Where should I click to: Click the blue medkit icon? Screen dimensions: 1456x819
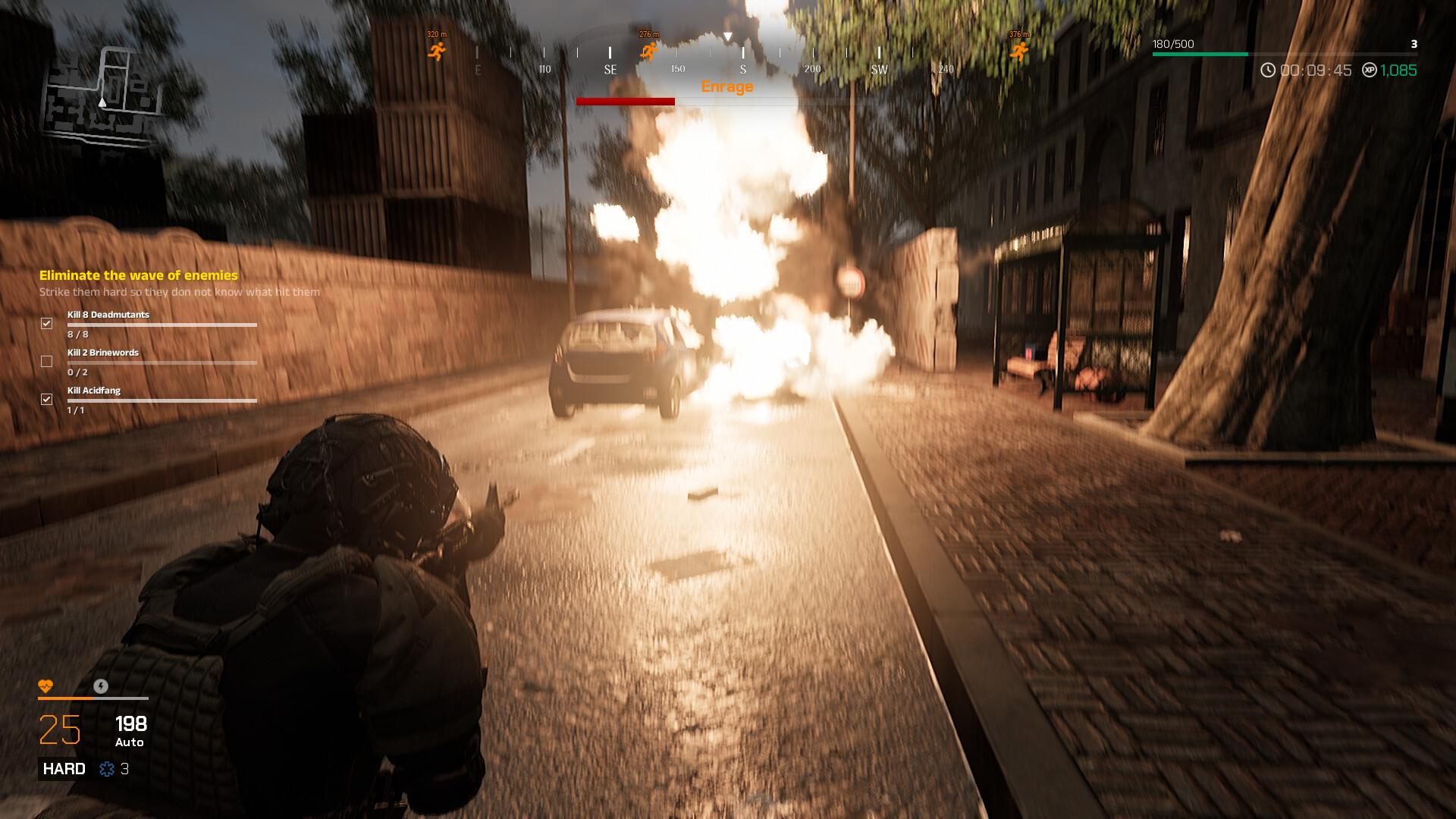pyautogui.click(x=107, y=769)
